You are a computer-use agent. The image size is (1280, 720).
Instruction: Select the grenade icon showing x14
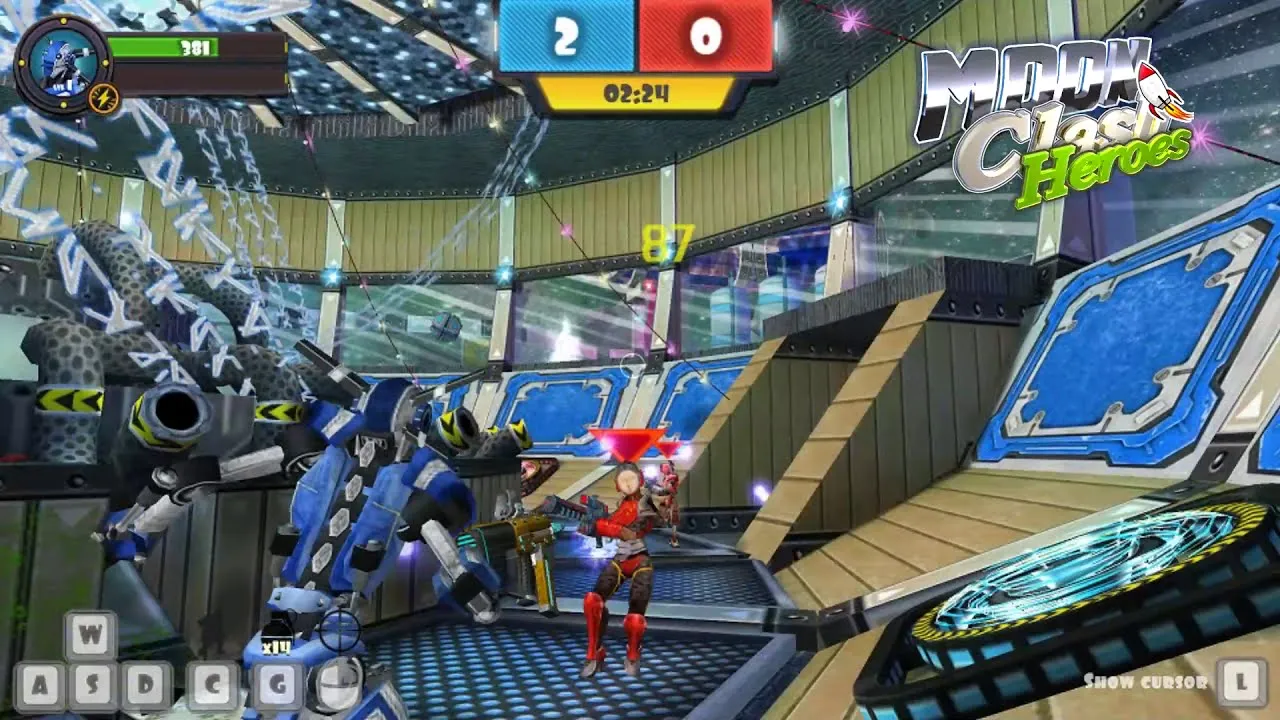(277, 634)
